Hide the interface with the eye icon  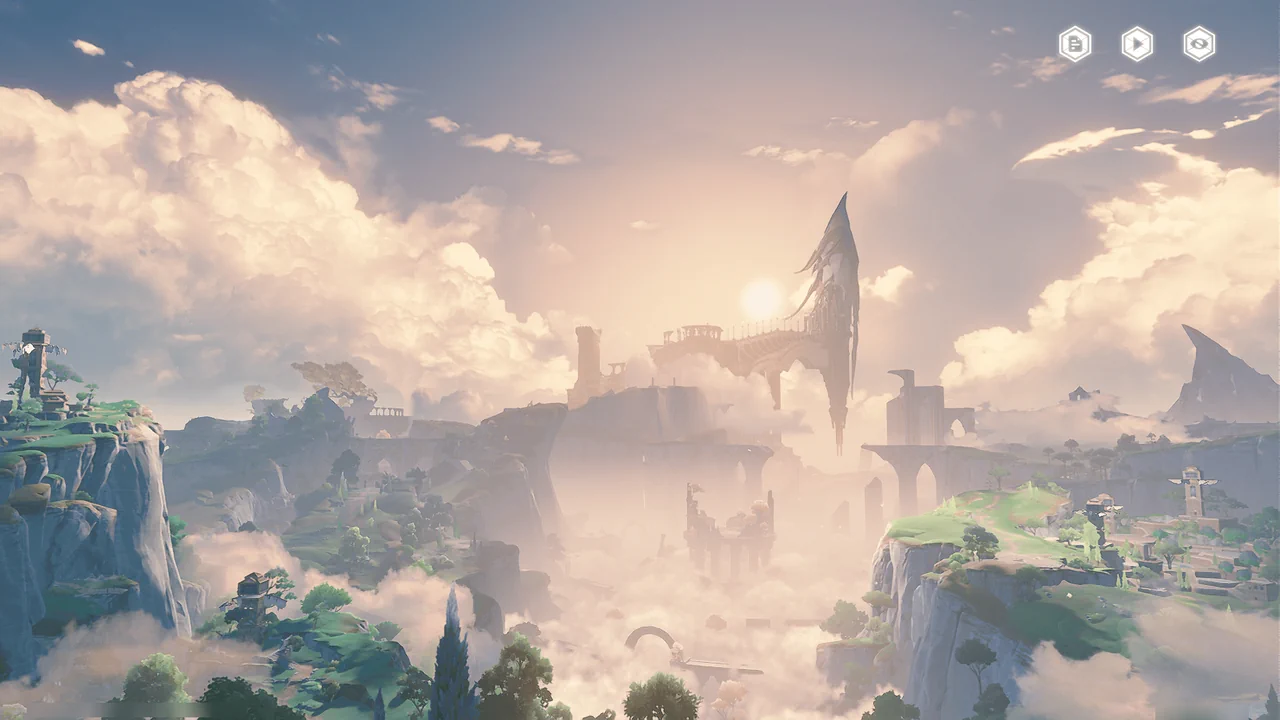pyautogui.click(x=1199, y=44)
